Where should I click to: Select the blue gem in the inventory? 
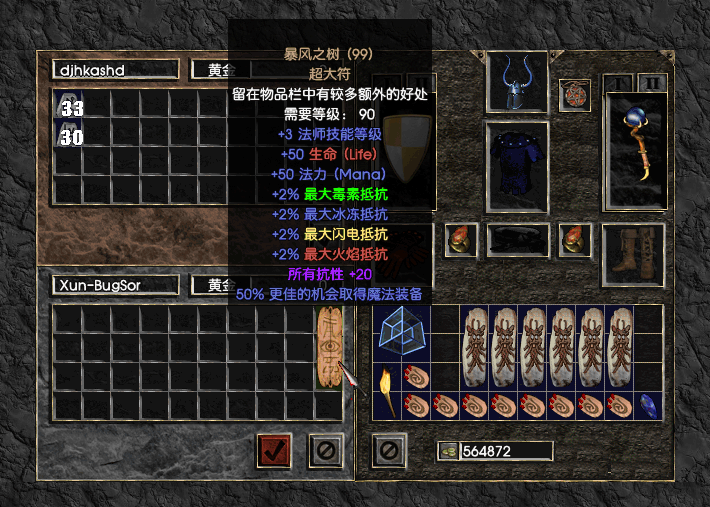pyautogui.click(x=648, y=405)
